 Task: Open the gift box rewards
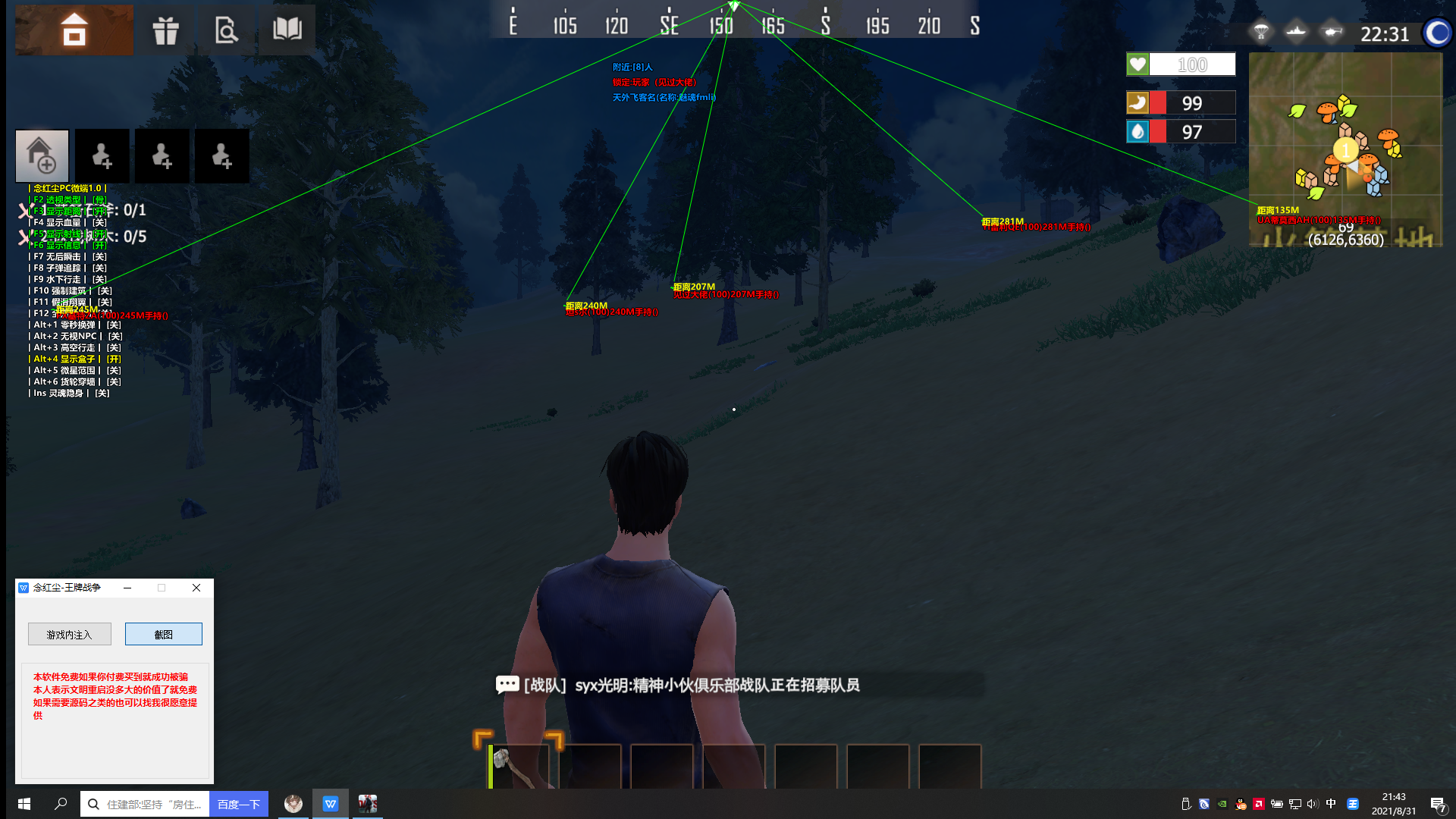click(x=165, y=30)
